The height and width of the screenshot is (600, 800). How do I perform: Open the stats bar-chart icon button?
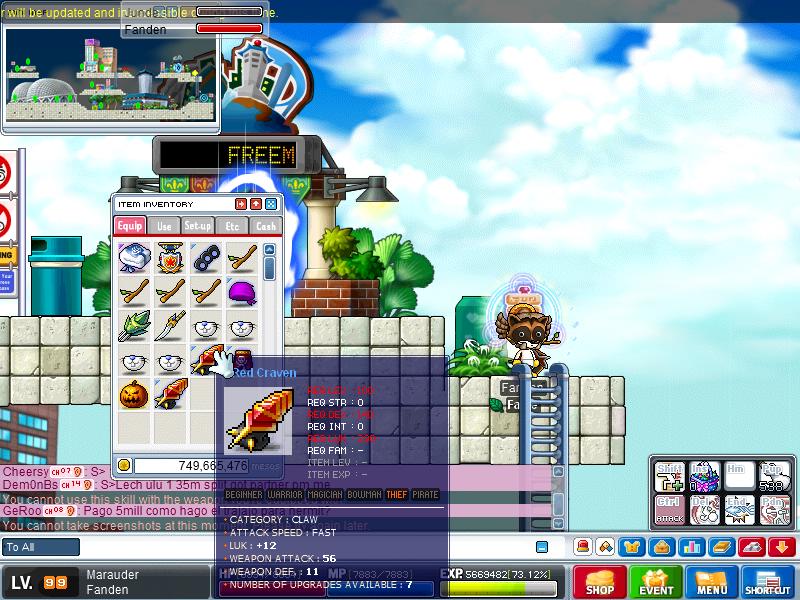(x=690, y=547)
